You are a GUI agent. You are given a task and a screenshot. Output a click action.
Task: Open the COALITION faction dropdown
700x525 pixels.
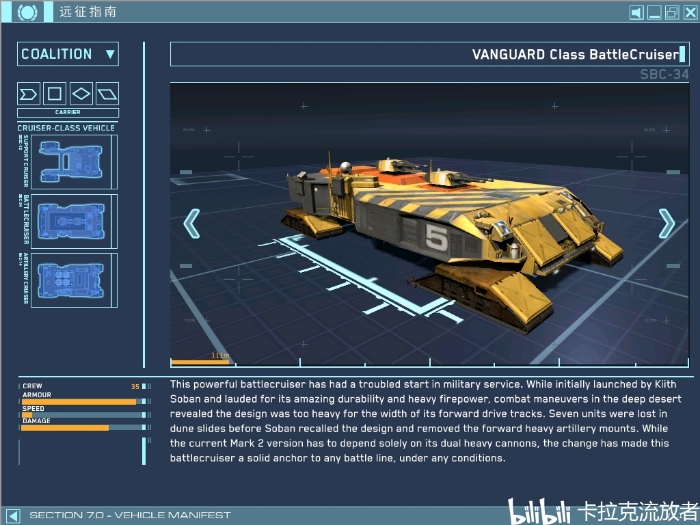pos(68,54)
